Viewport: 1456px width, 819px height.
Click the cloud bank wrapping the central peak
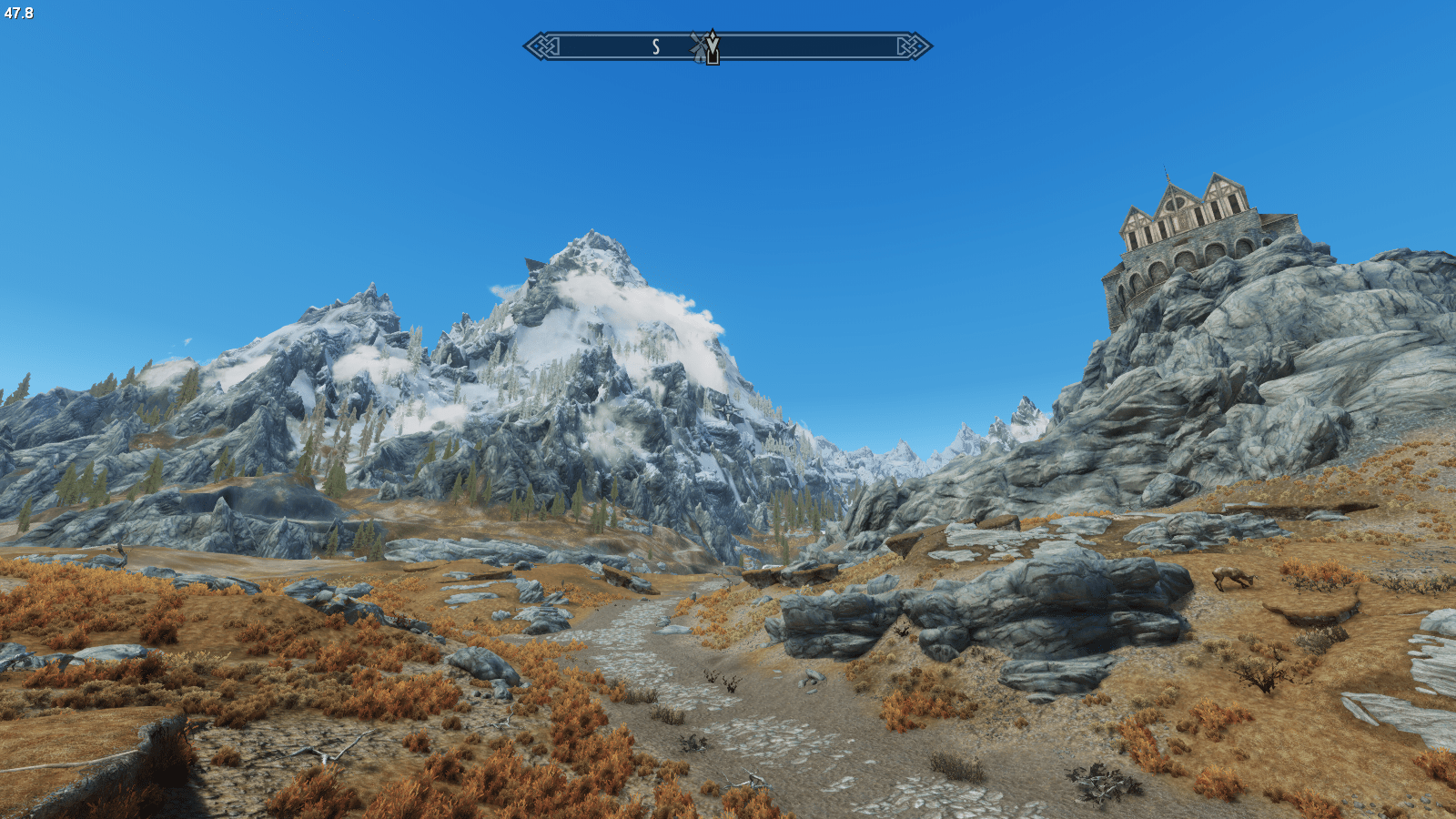coord(637,300)
